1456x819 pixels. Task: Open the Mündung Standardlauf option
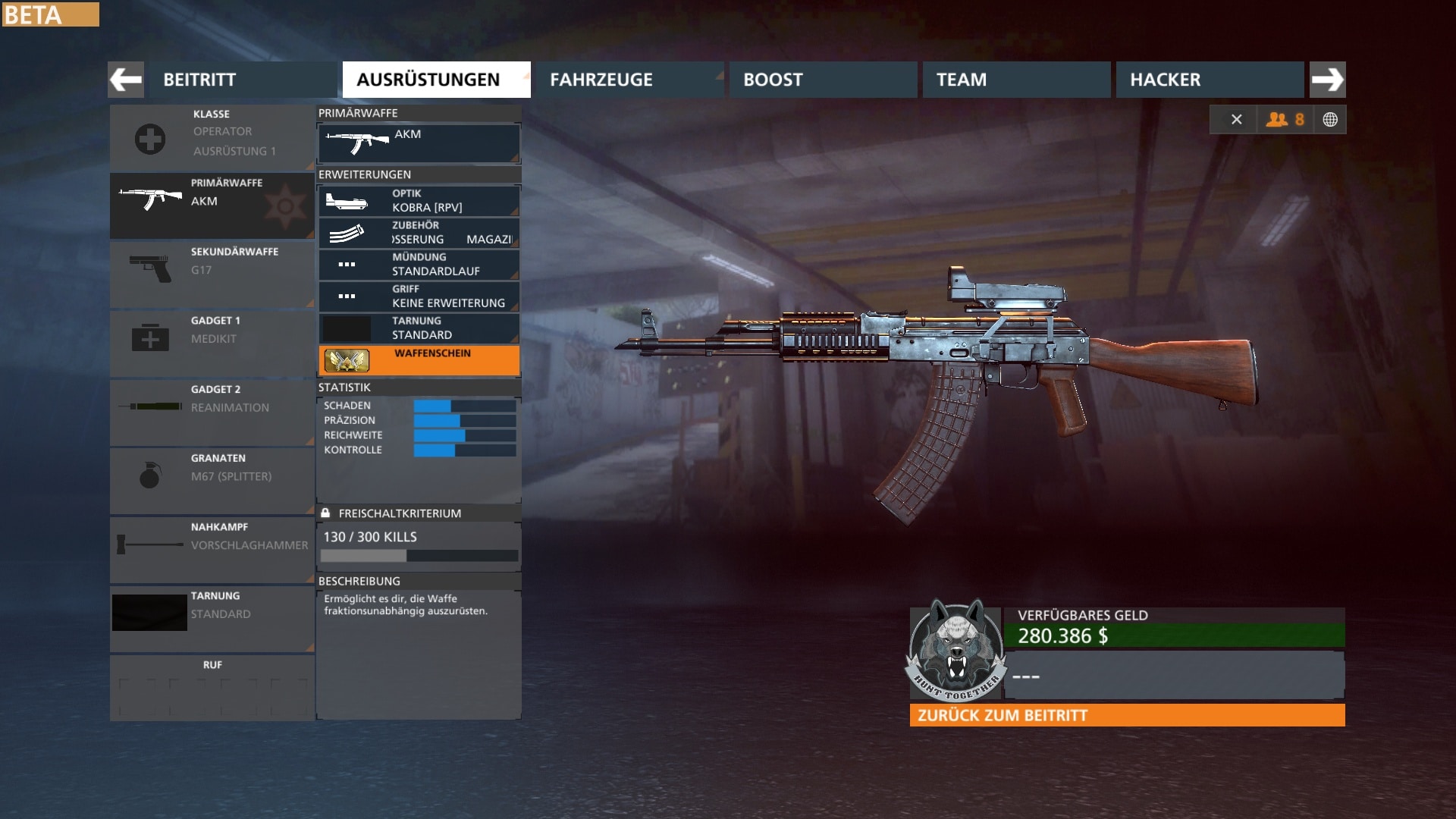tap(419, 265)
